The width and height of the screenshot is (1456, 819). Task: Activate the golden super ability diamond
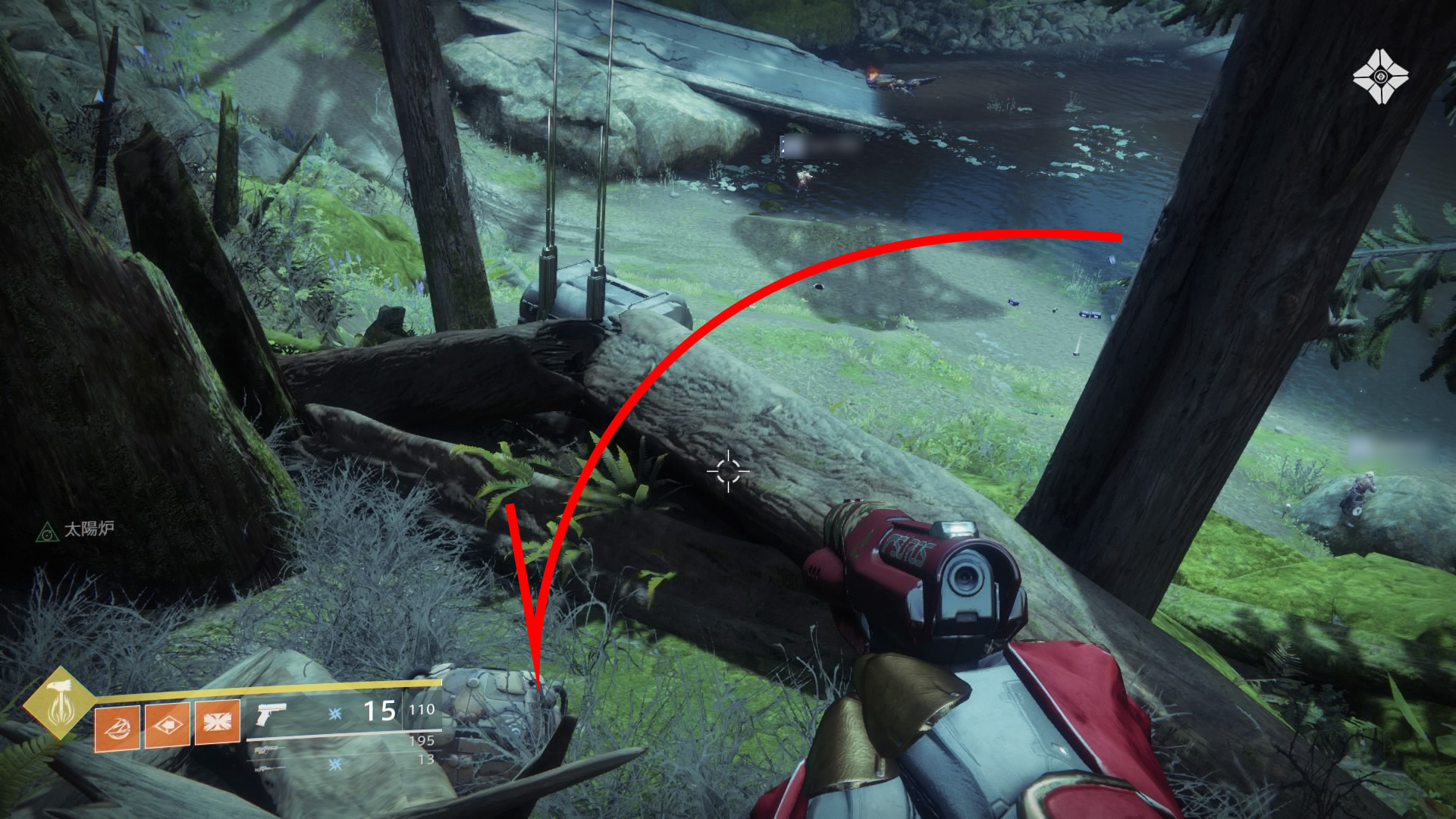[58, 703]
